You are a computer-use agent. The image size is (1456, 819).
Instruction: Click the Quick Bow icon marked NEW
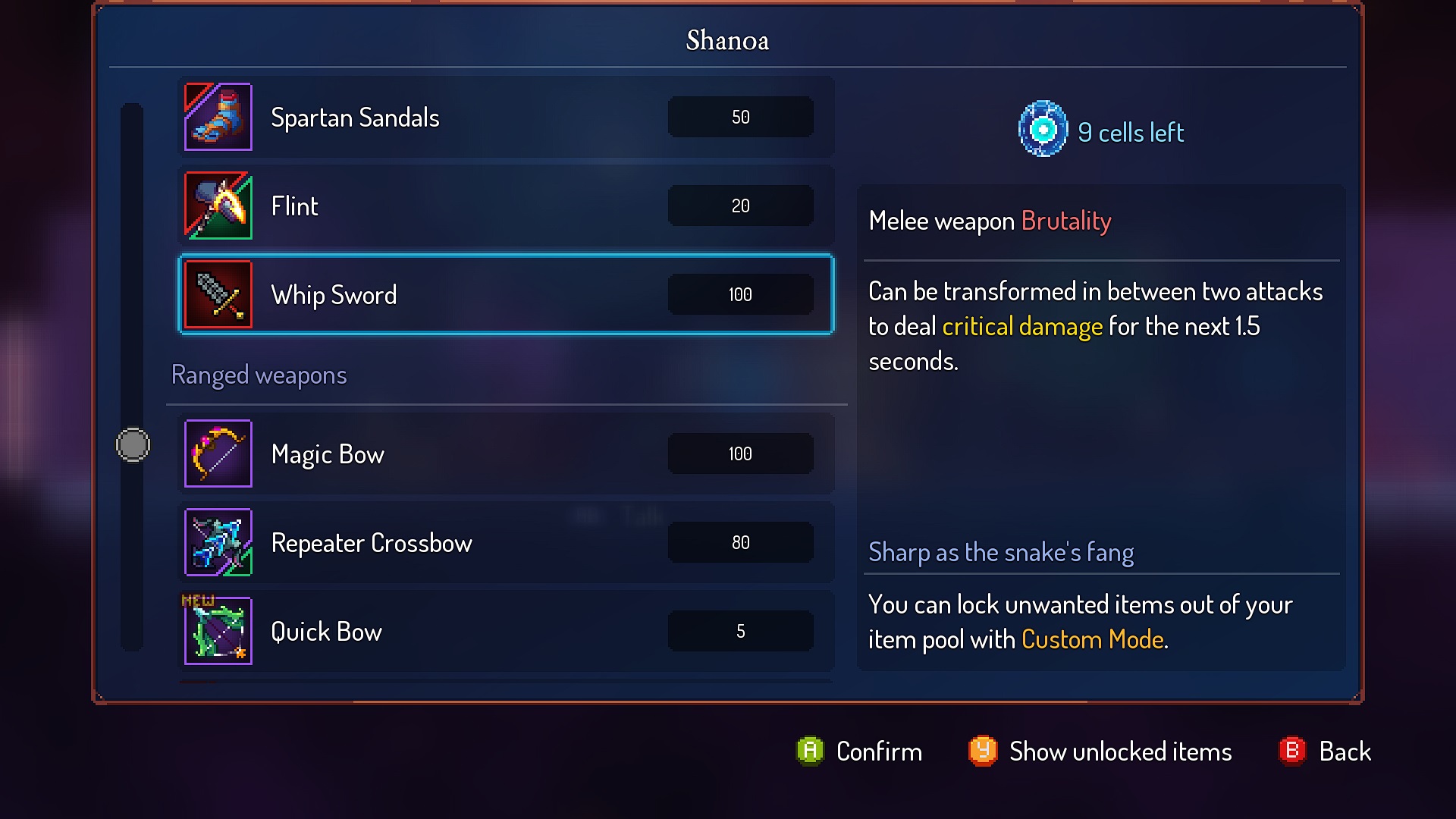(218, 631)
